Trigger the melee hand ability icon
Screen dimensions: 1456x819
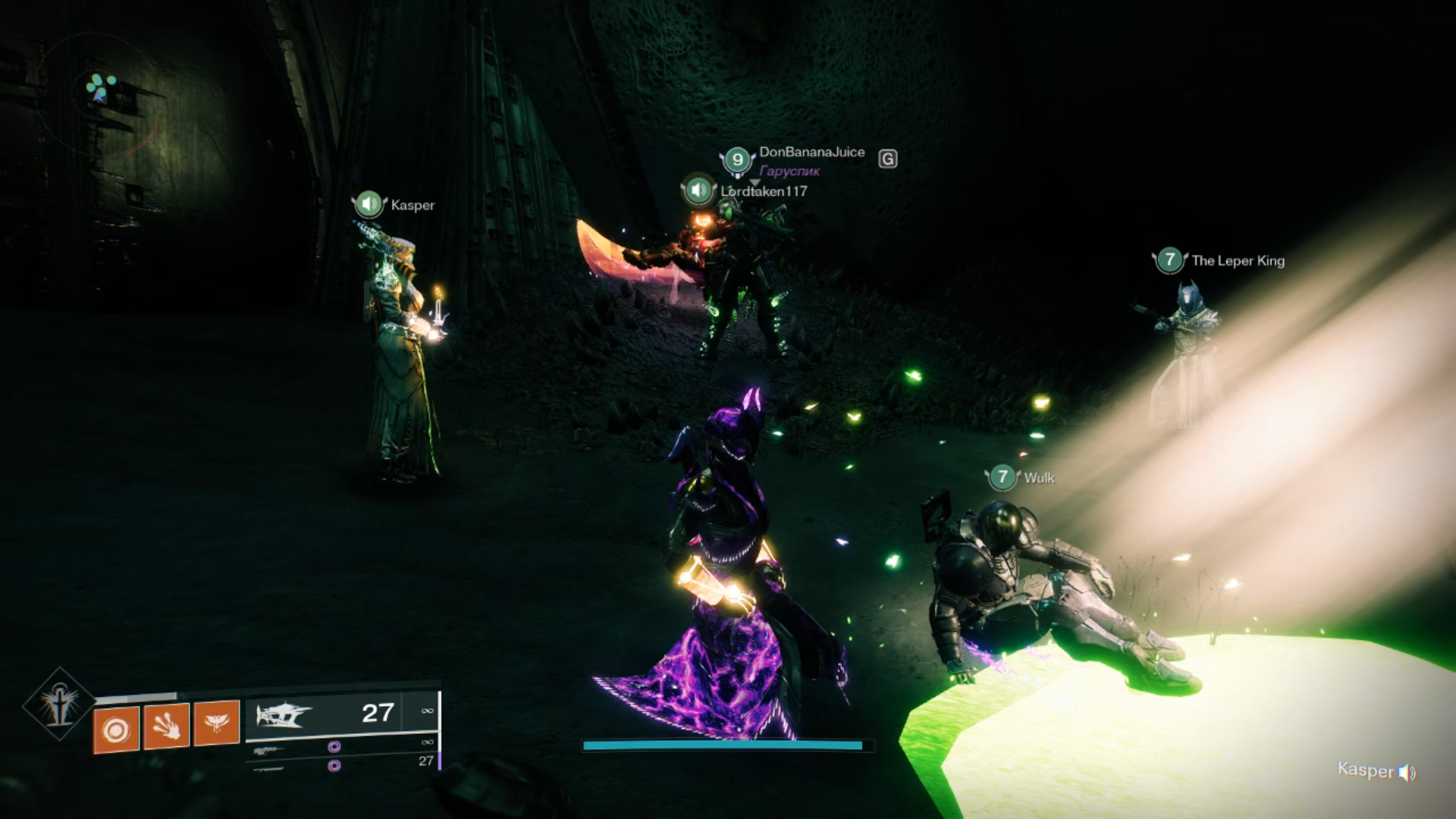[x=166, y=726]
